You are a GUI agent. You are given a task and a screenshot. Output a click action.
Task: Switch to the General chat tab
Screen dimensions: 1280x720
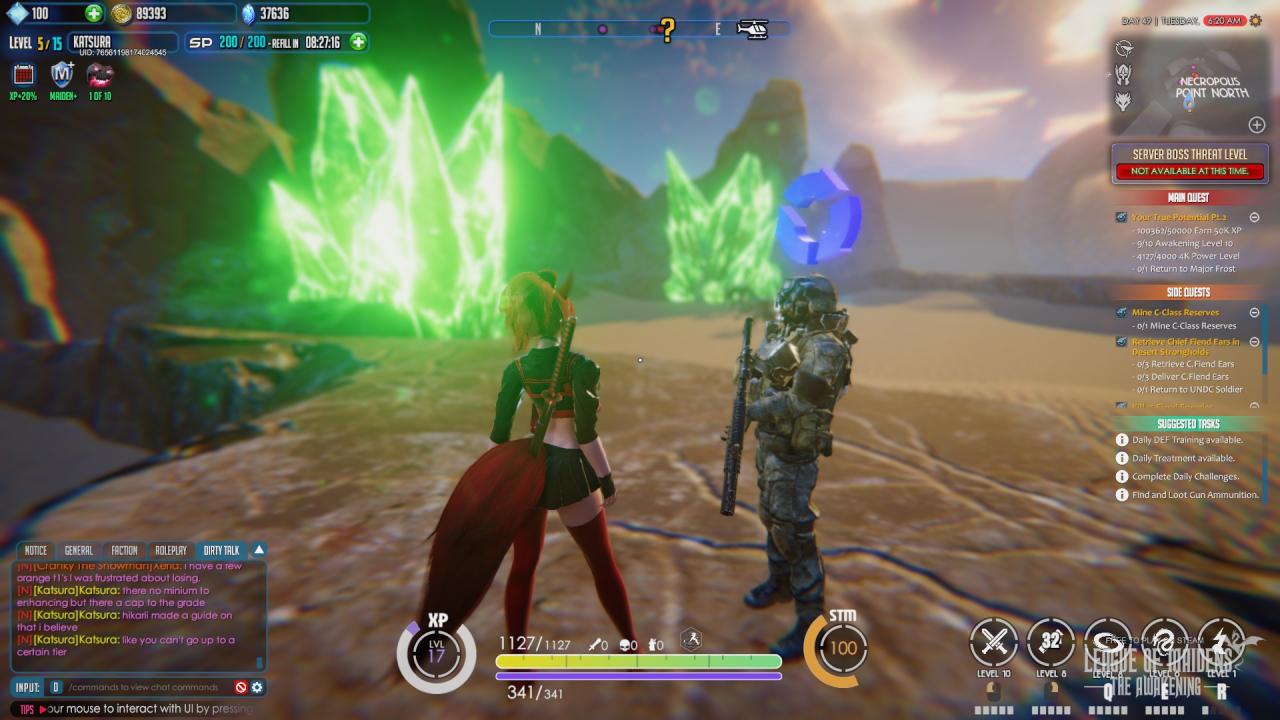pos(78,551)
